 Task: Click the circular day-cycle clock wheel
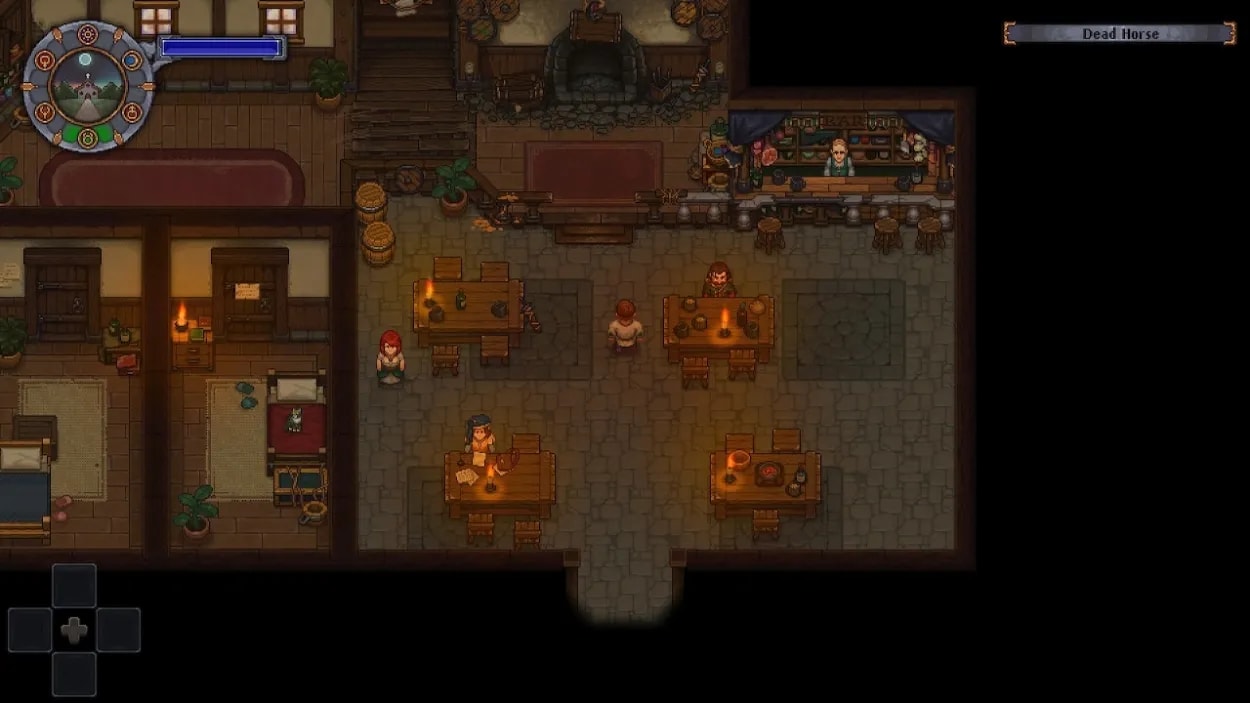88,86
